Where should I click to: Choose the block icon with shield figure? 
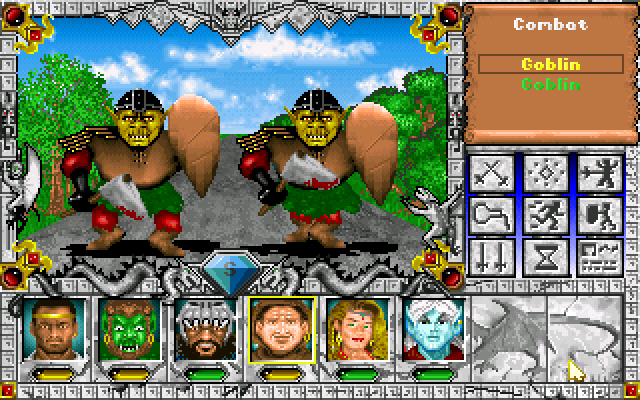[600, 213]
